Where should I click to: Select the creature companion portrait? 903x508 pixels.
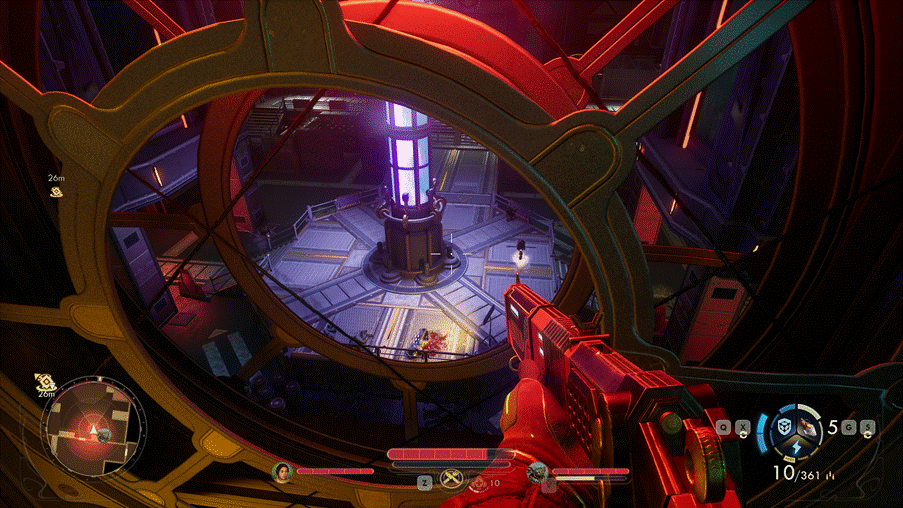click(536, 470)
